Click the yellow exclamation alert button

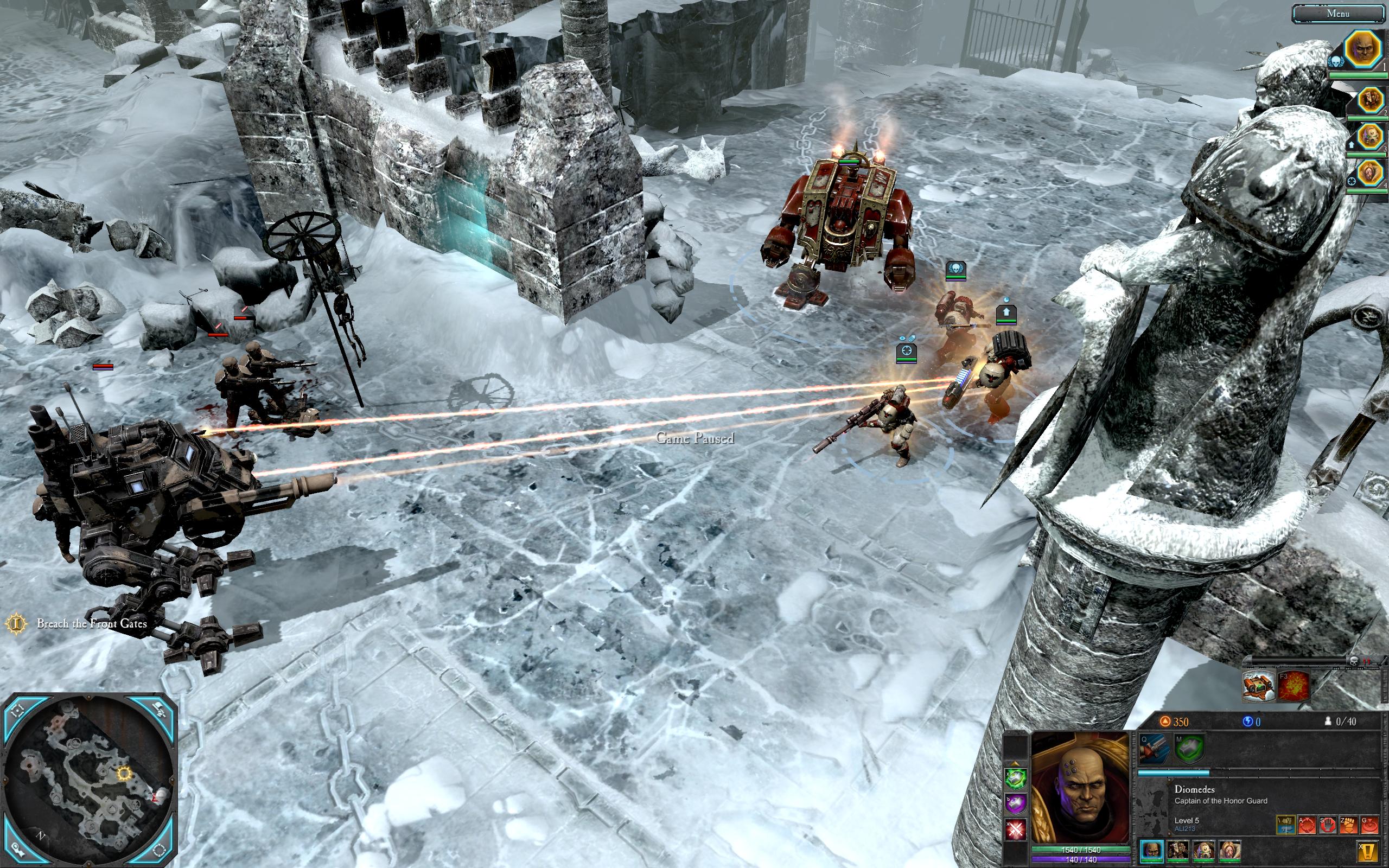1368,850
